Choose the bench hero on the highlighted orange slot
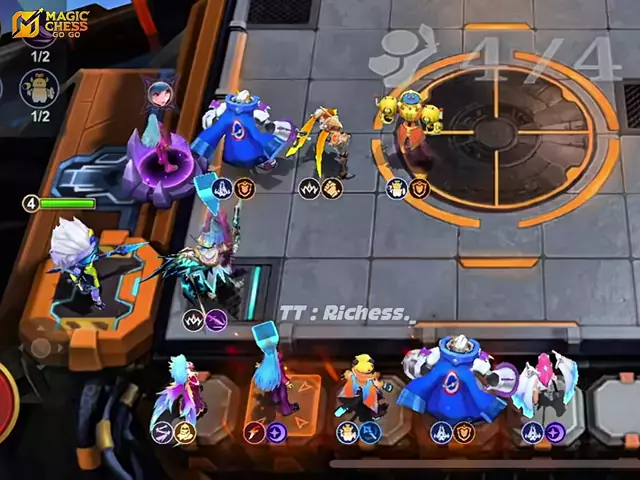This screenshot has height=480, width=640. pyautogui.click(x=271, y=380)
